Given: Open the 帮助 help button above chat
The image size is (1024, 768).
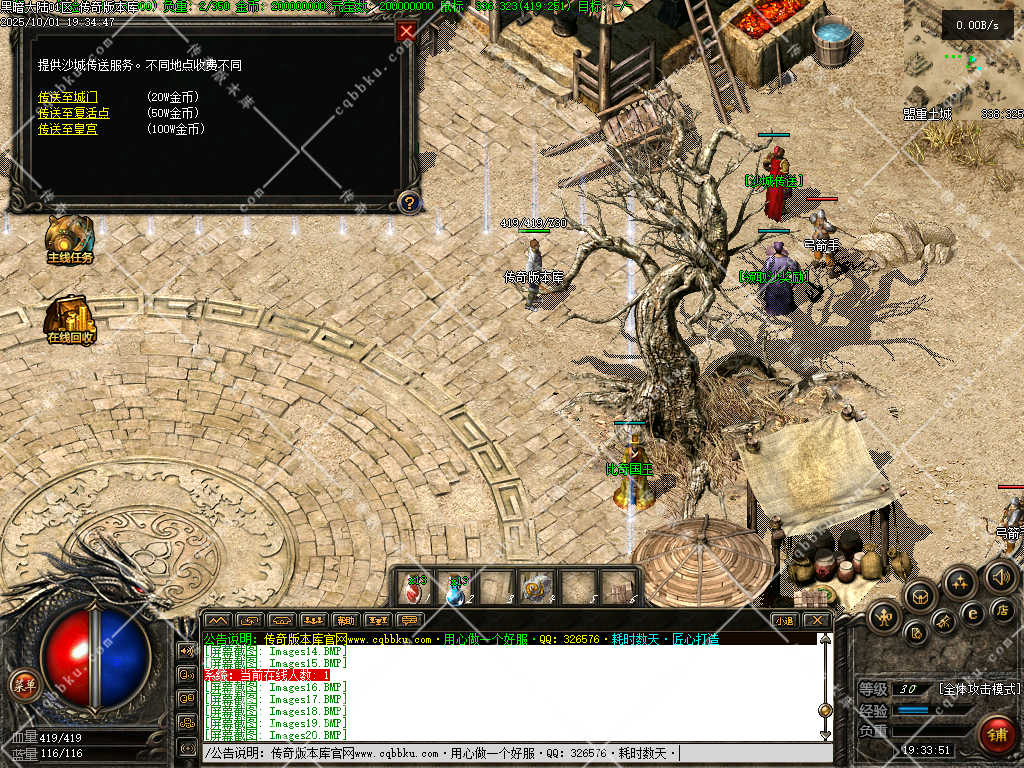Looking at the screenshot, I should (346, 620).
